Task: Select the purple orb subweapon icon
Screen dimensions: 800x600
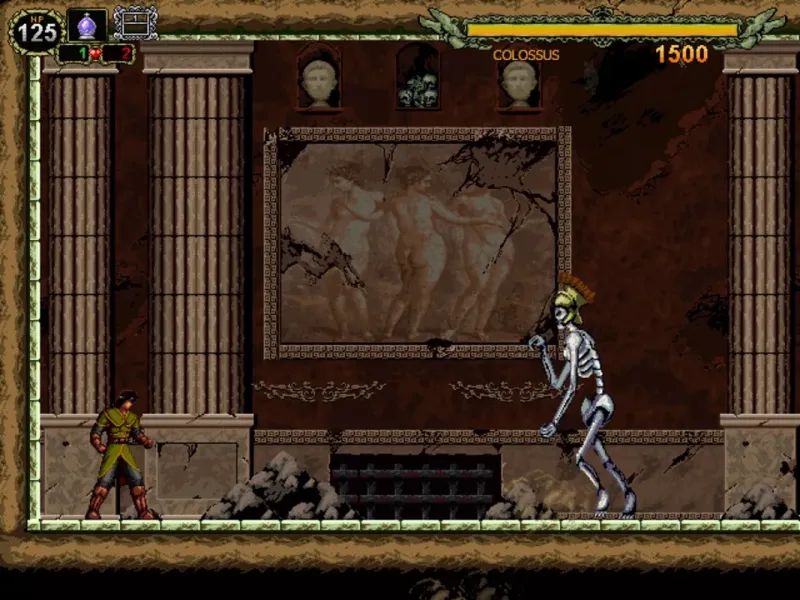Action: (x=87, y=24)
